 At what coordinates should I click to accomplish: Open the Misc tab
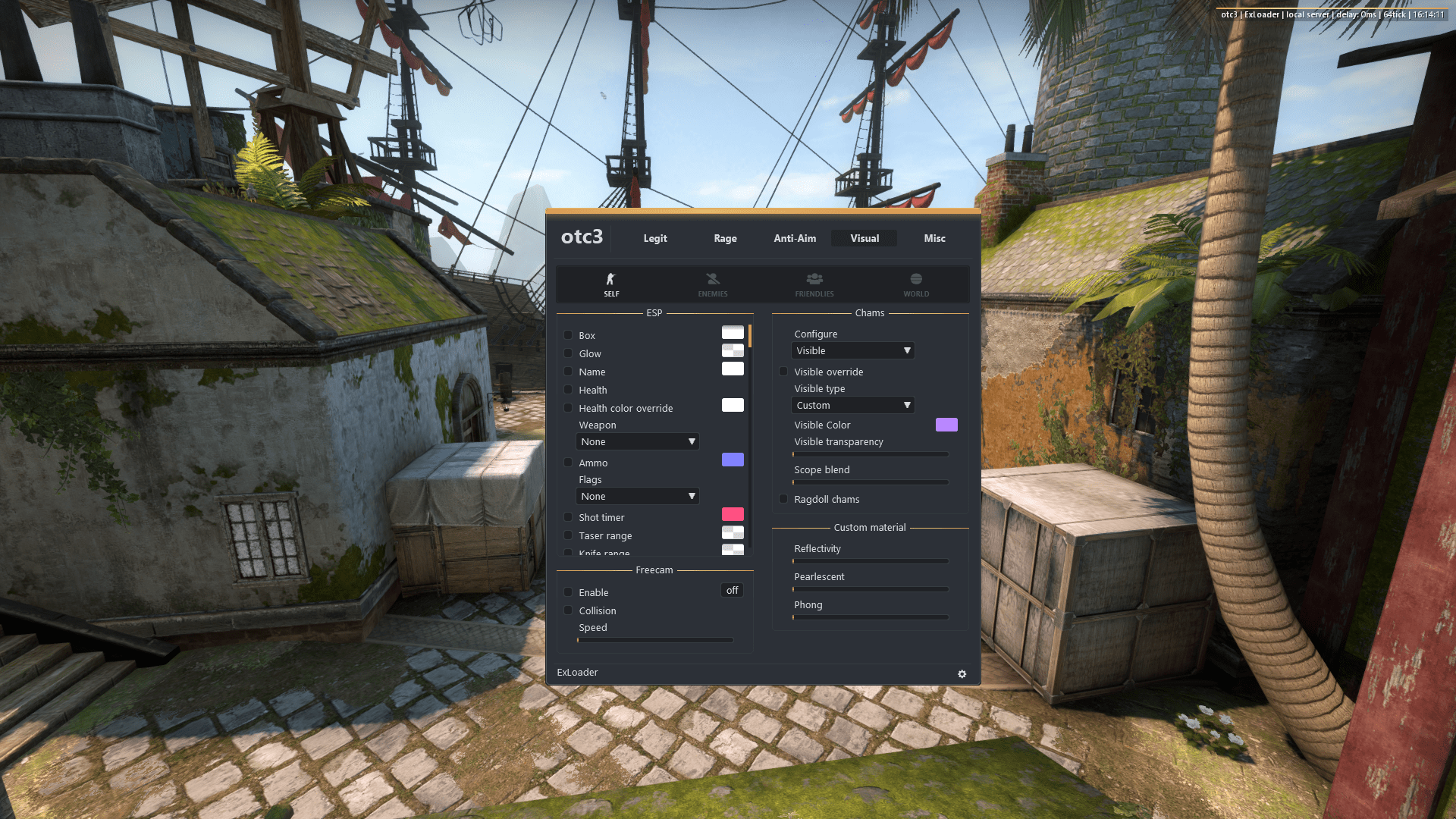(934, 238)
